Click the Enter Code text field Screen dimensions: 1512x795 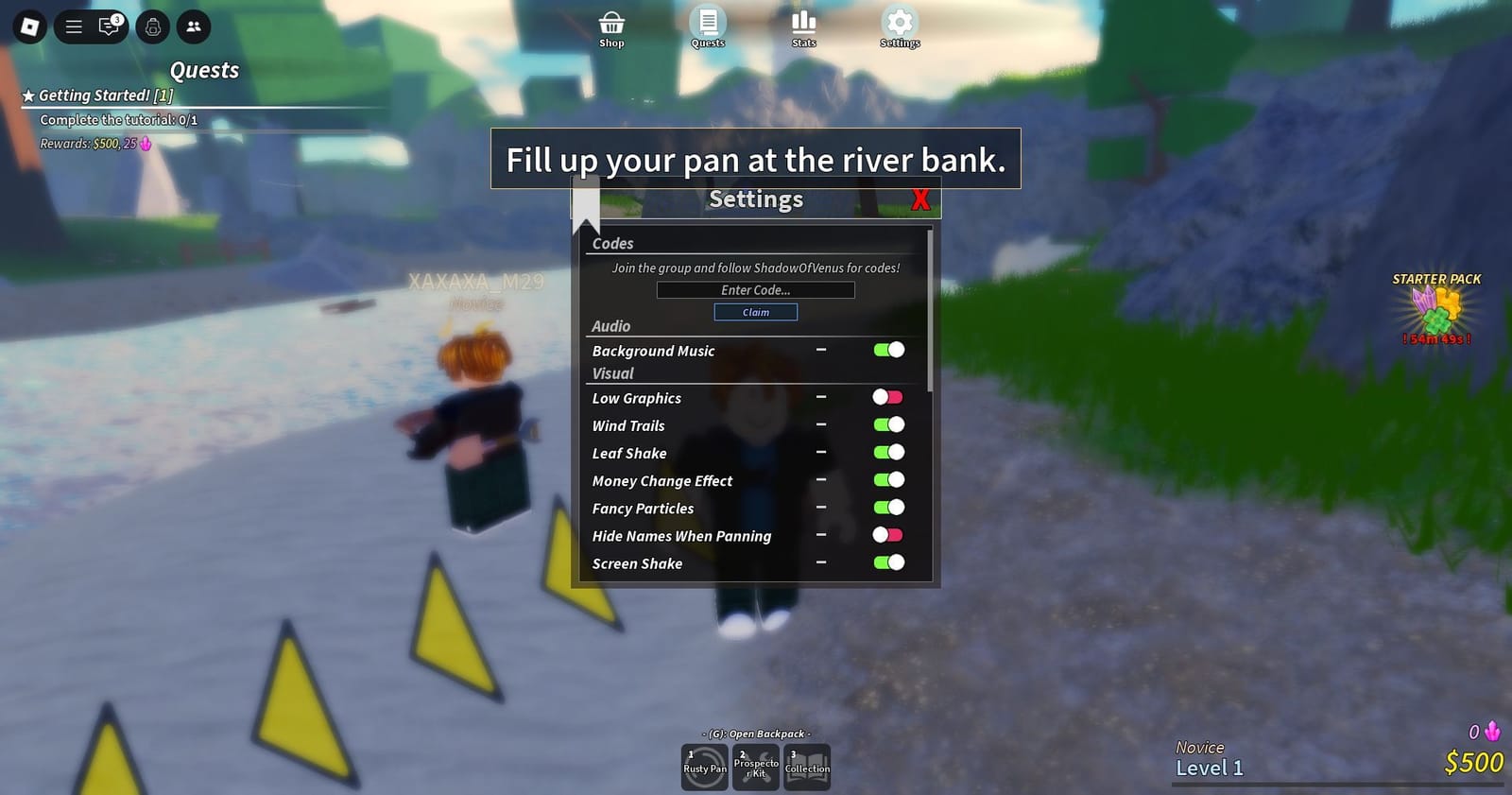tap(755, 289)
